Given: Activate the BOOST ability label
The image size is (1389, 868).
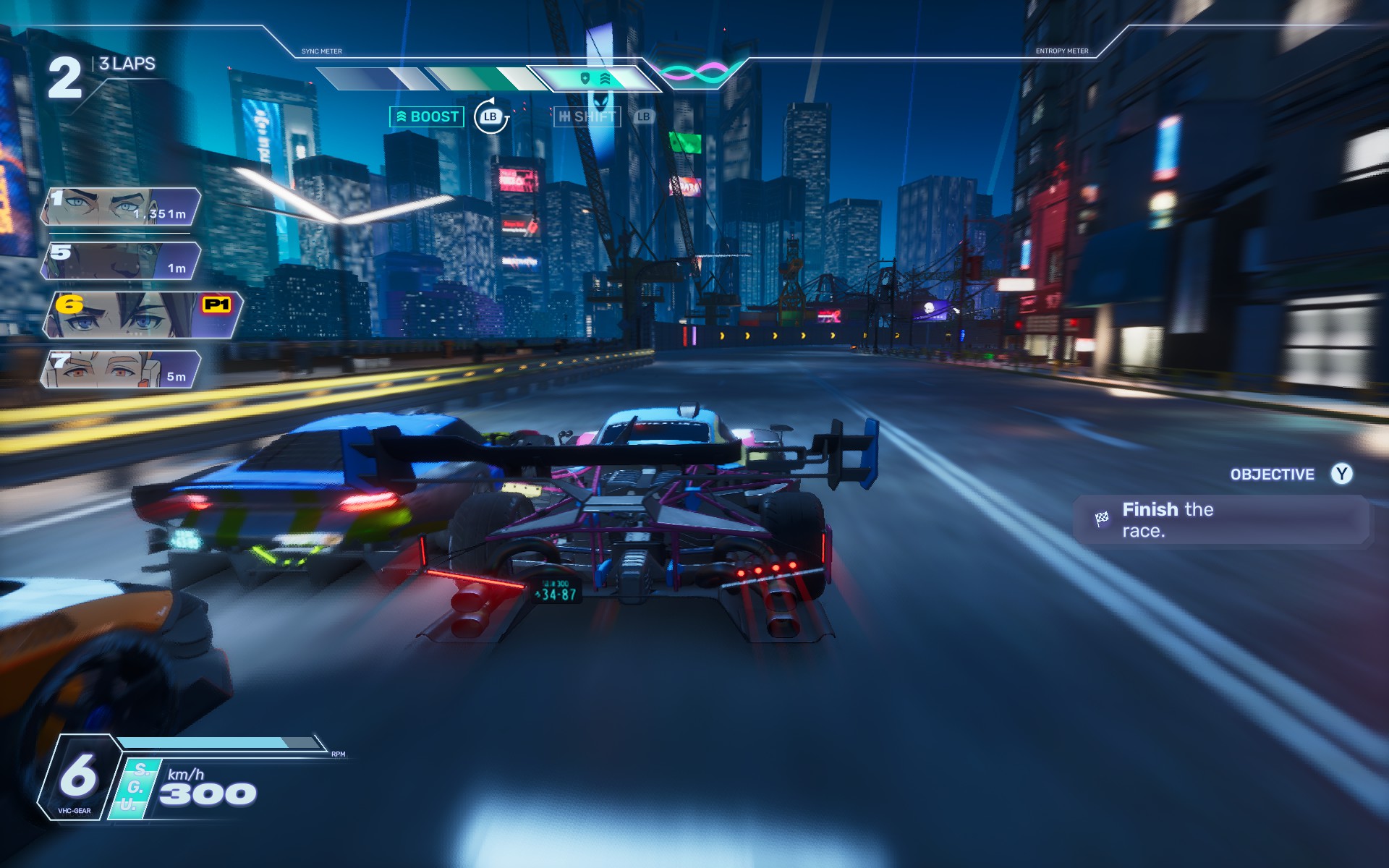Looking at the screenshot, I should click(427, 116).
